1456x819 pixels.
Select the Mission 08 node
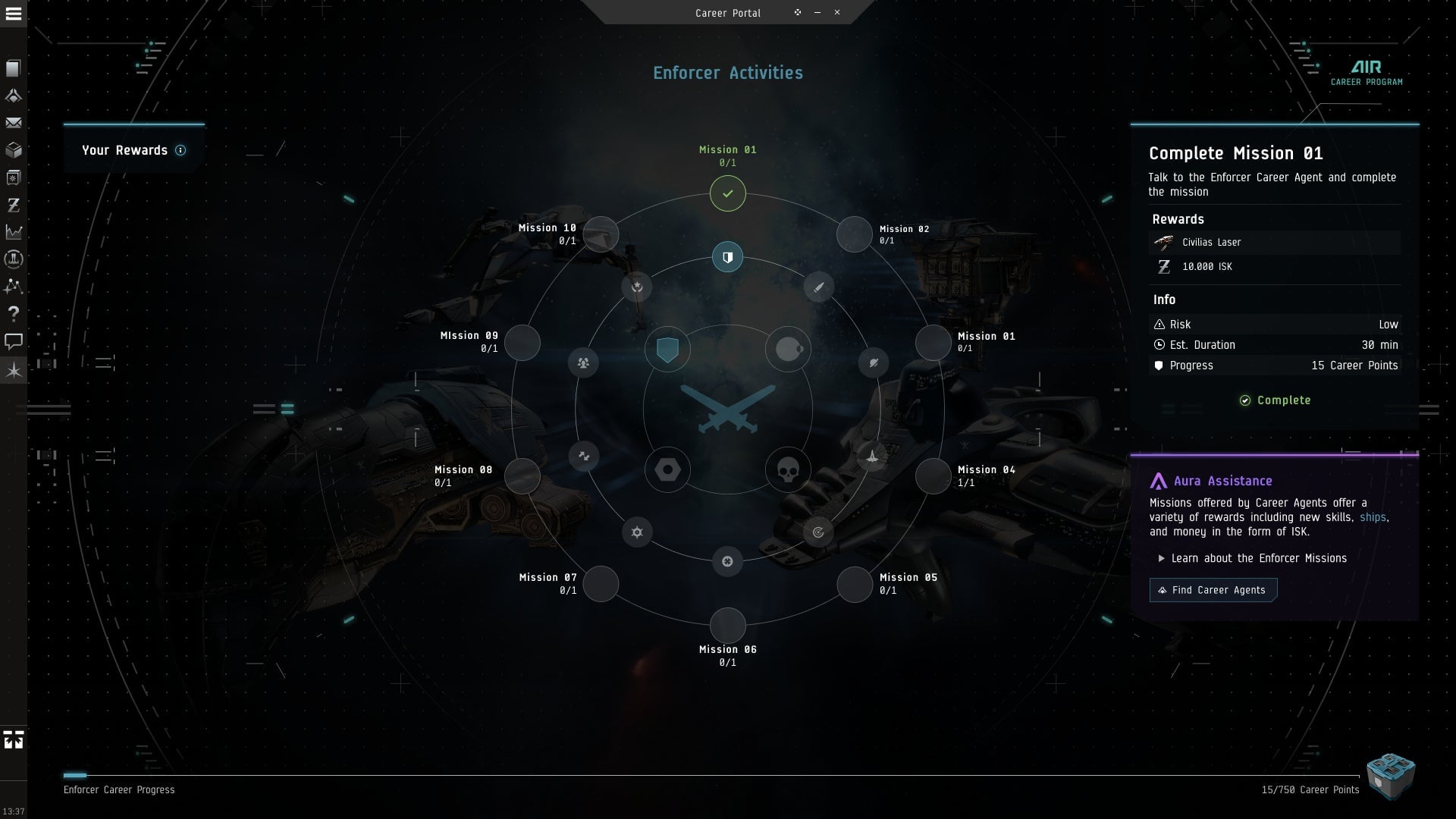pyautogui.click(x=522, y=476)
